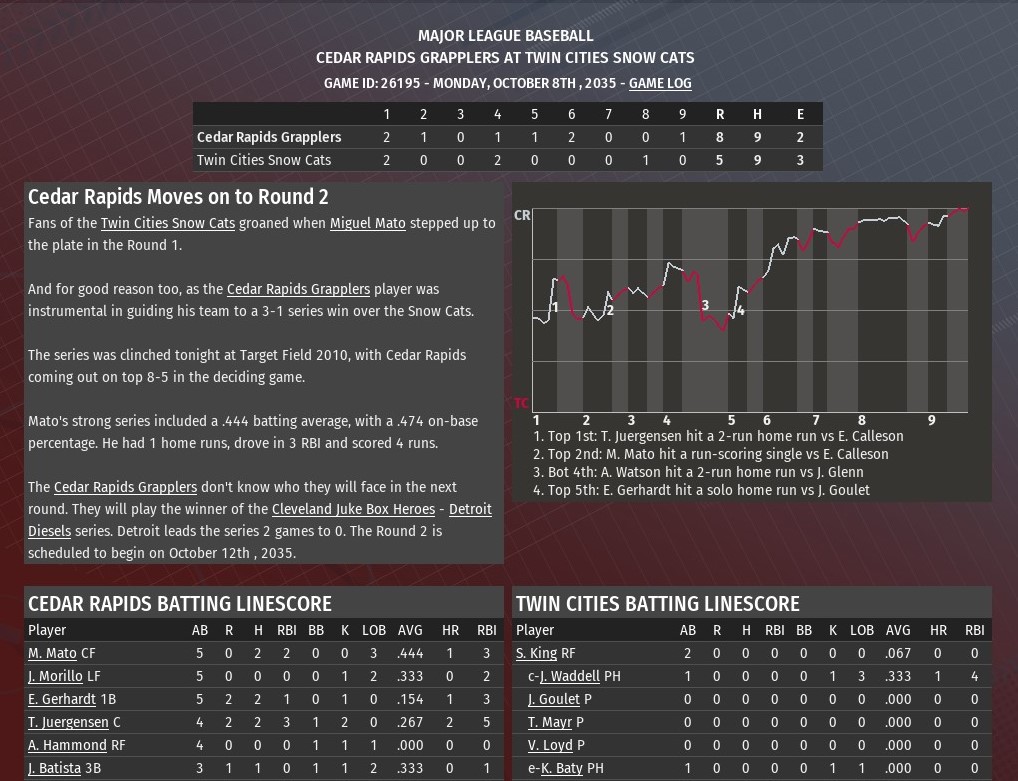Screen dimensions: 1018x781
Task: View T. Mayr's player page
Action: coord(550,722)
